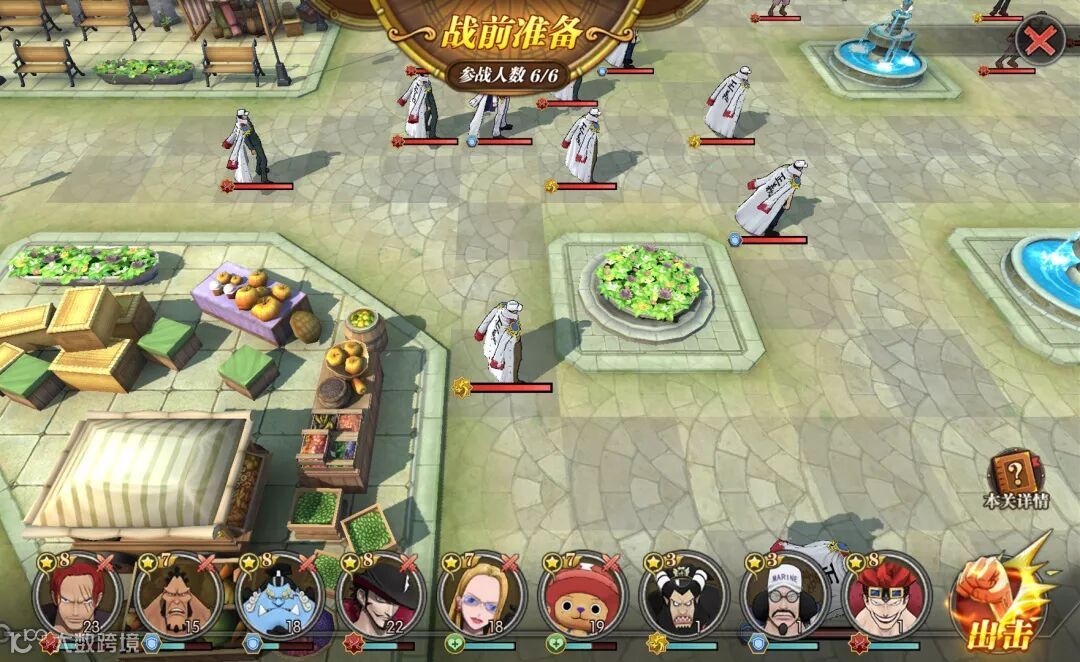1080x662 pixels.
Task: Open the 本关详情 stage details
Action: [1016, 478]
